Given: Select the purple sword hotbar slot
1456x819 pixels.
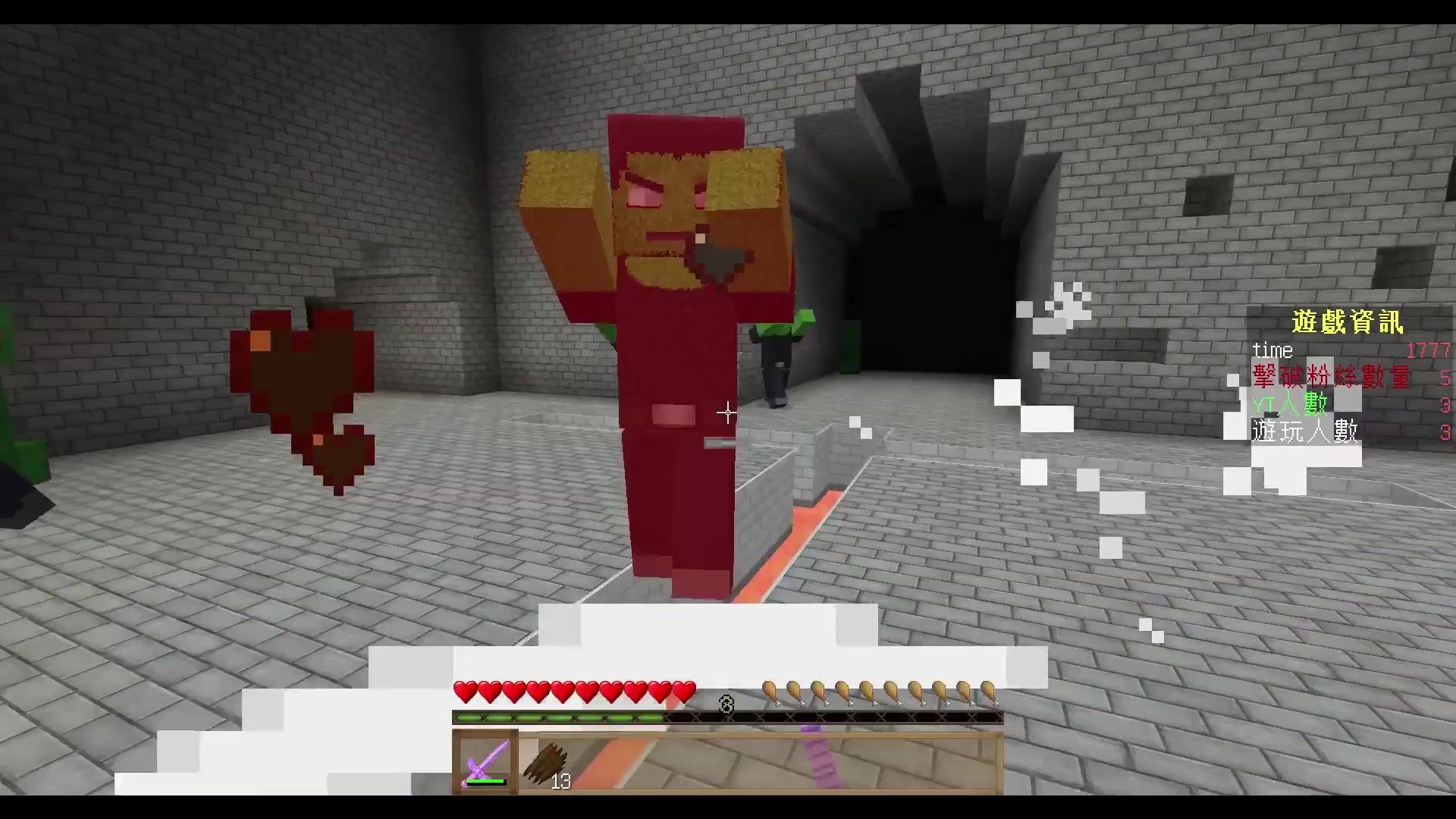Looking at the screenshot, I should 485,762.
